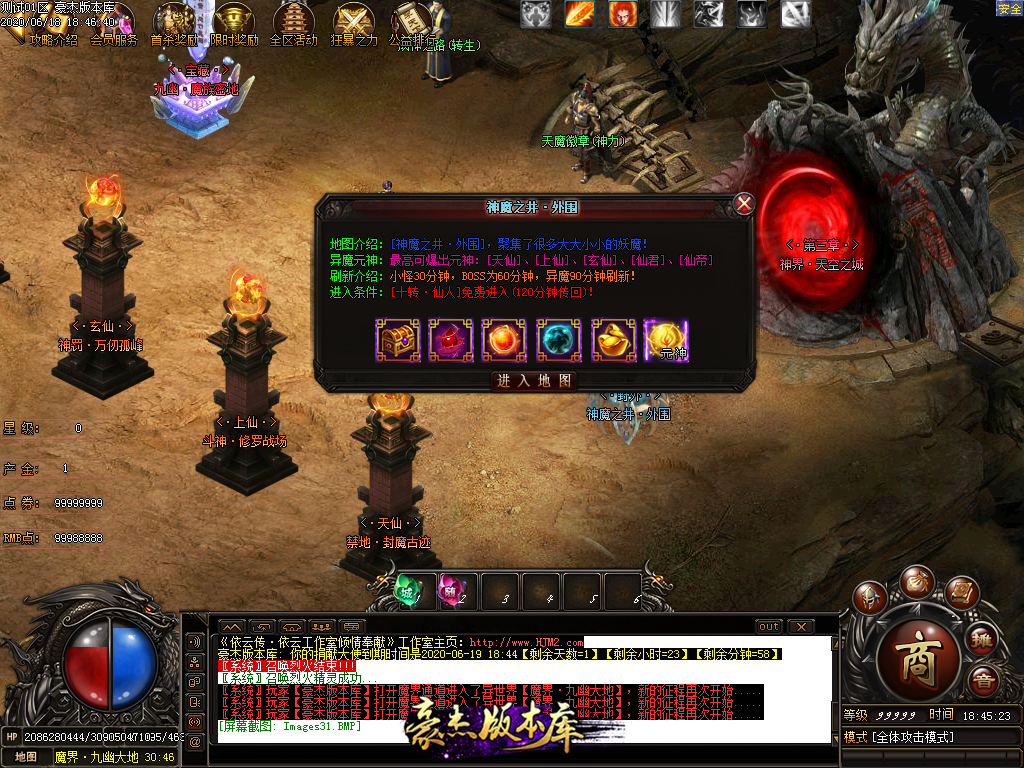Image resolution: width=1024 pixels, height=768 pixels.
Task: Open 会员服务 member services
Action: coord(114,38)
